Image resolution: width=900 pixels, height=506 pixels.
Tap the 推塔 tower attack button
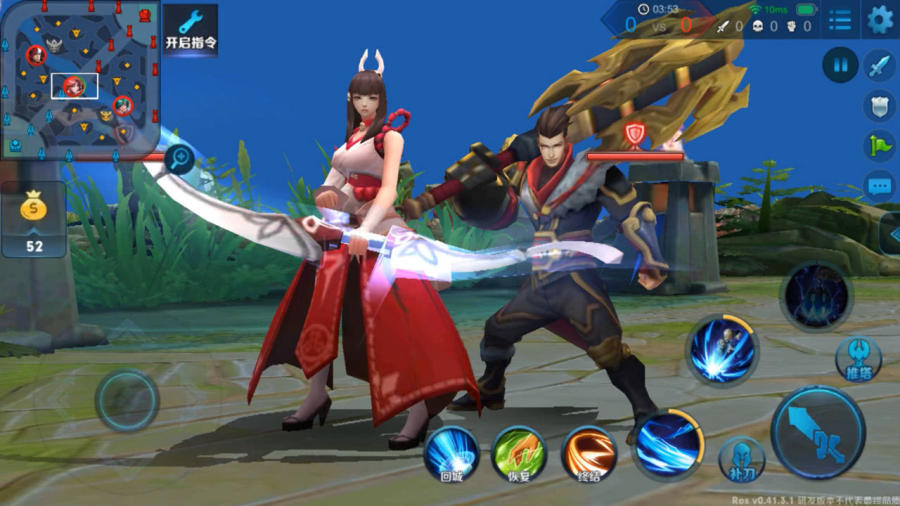click(x=859, y=358)
